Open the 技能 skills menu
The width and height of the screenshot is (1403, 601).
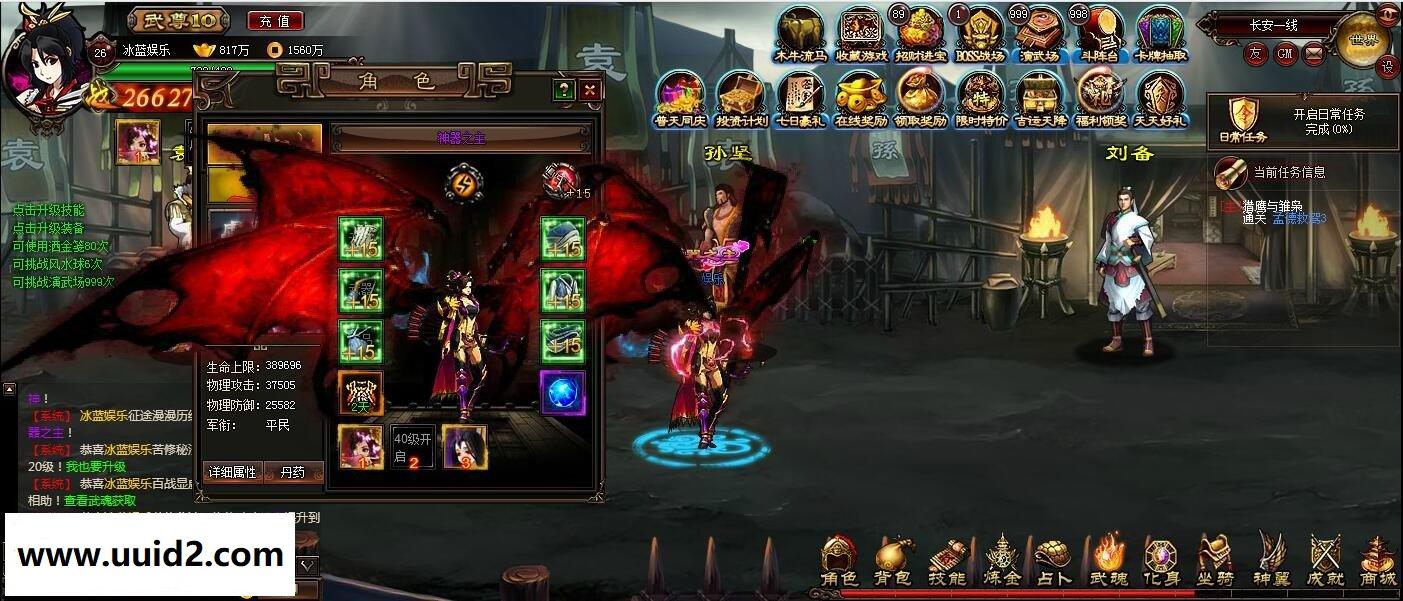(946, 561)
